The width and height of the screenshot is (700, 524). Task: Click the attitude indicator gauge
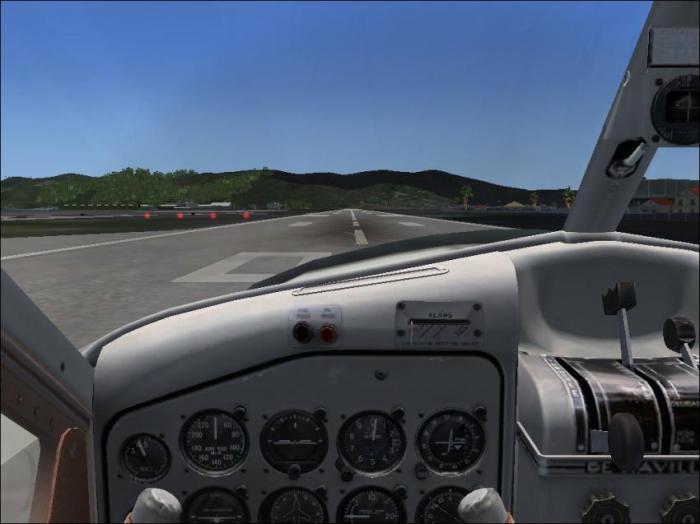click(x=293, y=441)
